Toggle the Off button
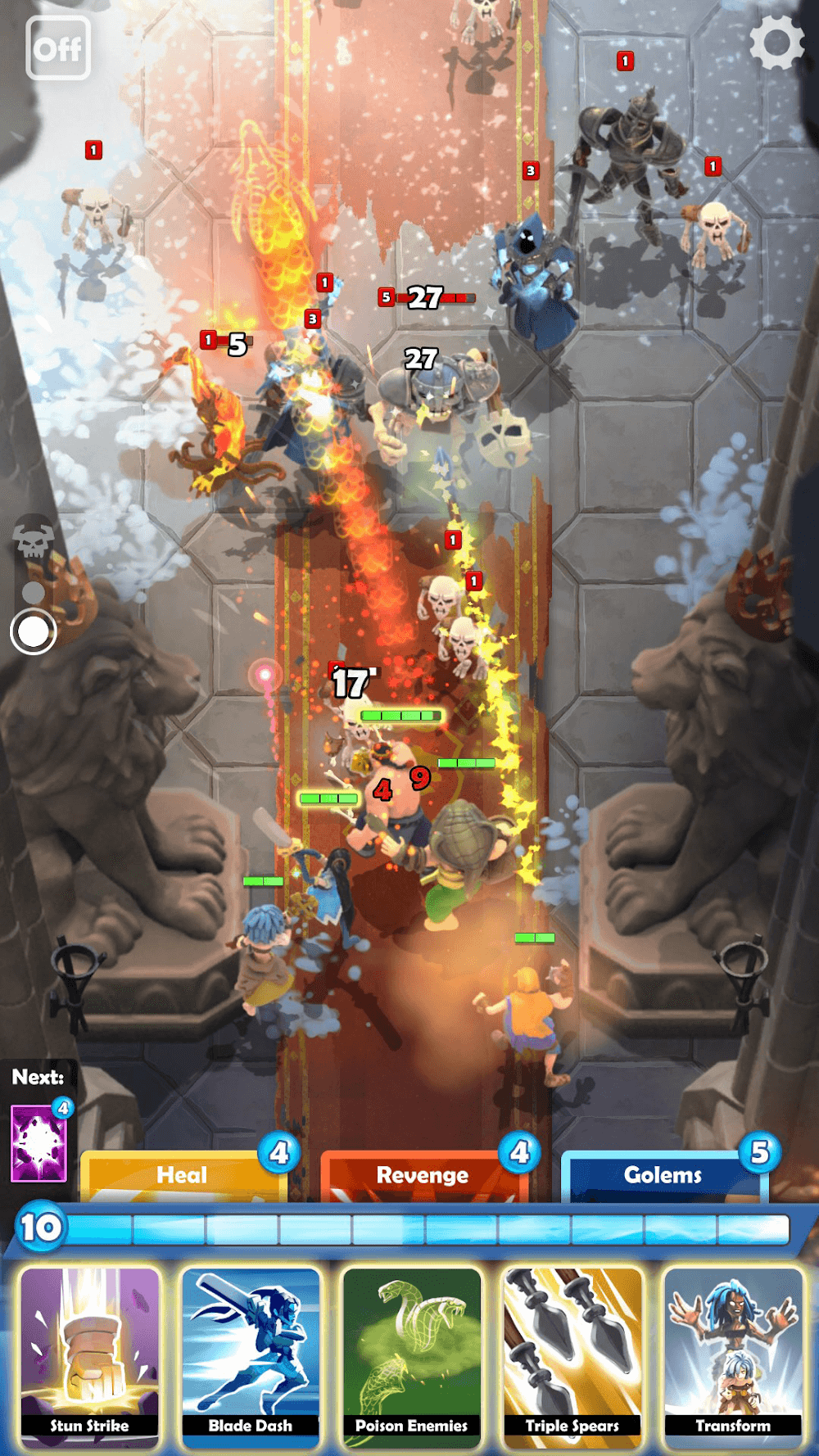The width and height of the screenshot is (819, 1456). [58, 48]
